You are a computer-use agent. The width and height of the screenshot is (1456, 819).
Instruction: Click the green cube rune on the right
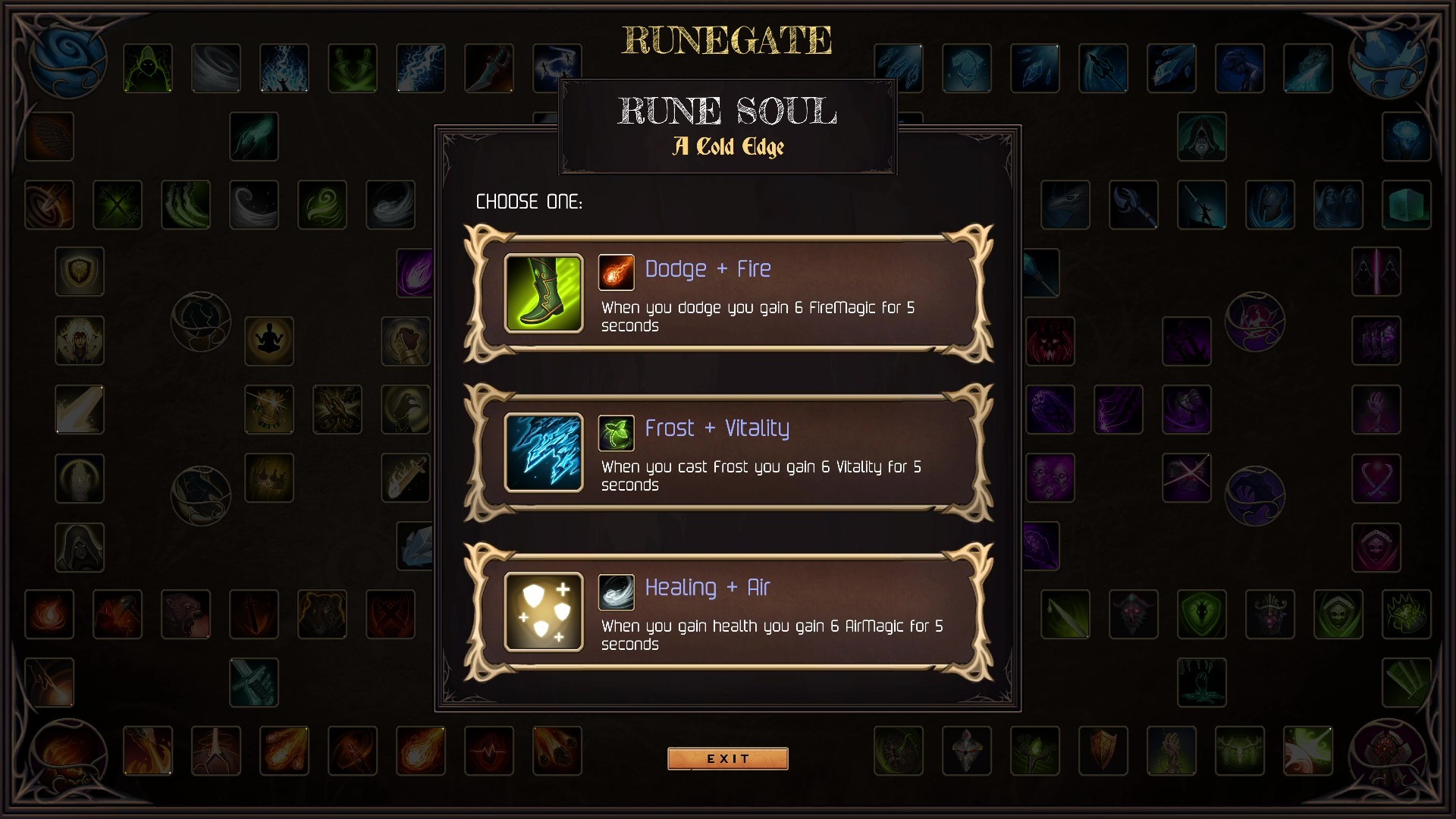click(1407, 205)
